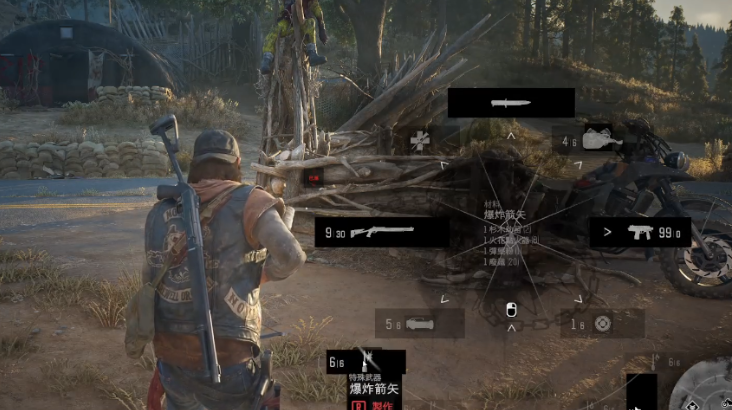Select the knife melee weapon slot
The image size is (732, 410).
click(x=510, y=103)
